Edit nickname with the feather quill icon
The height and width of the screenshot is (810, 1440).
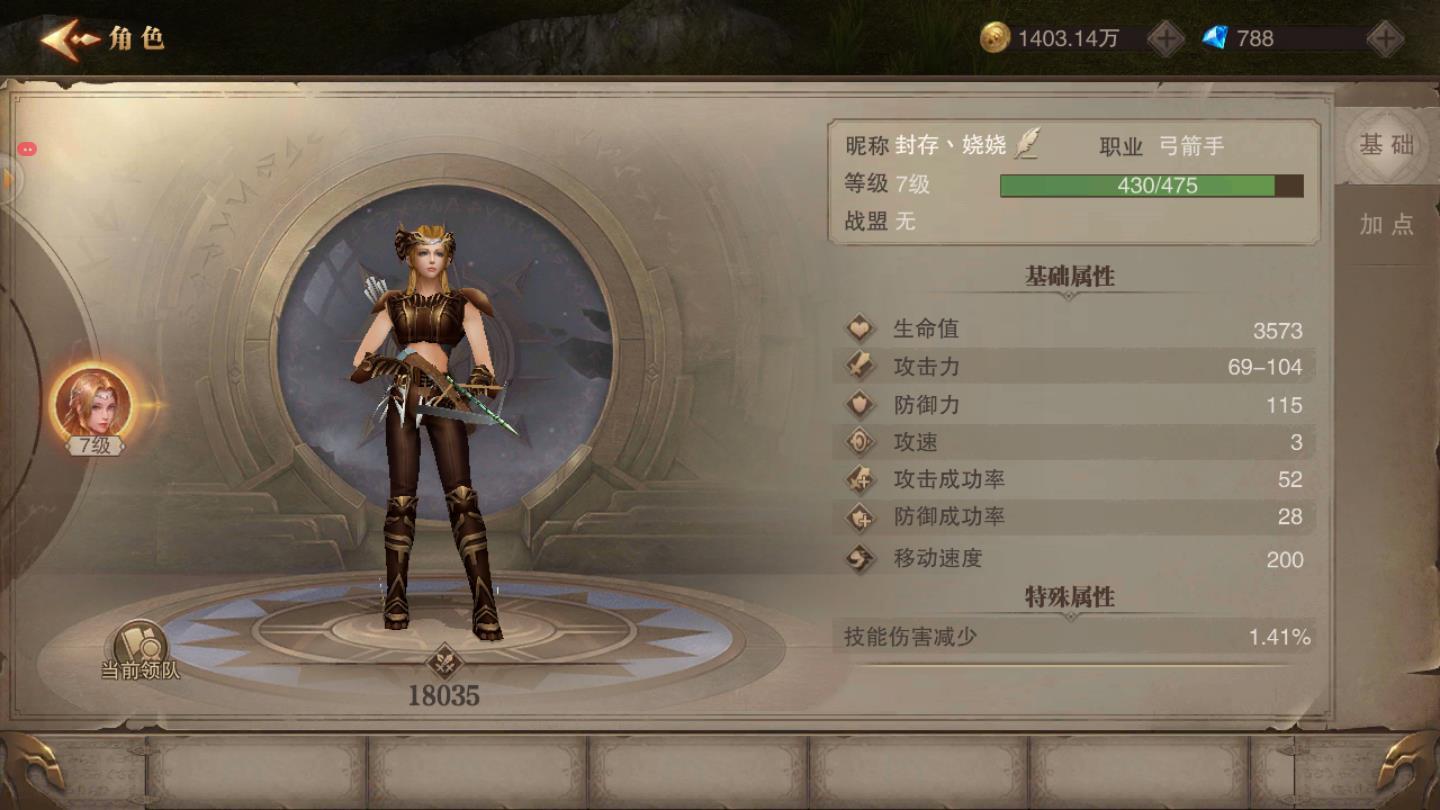pyautogui.click(x=1027, y=145)
